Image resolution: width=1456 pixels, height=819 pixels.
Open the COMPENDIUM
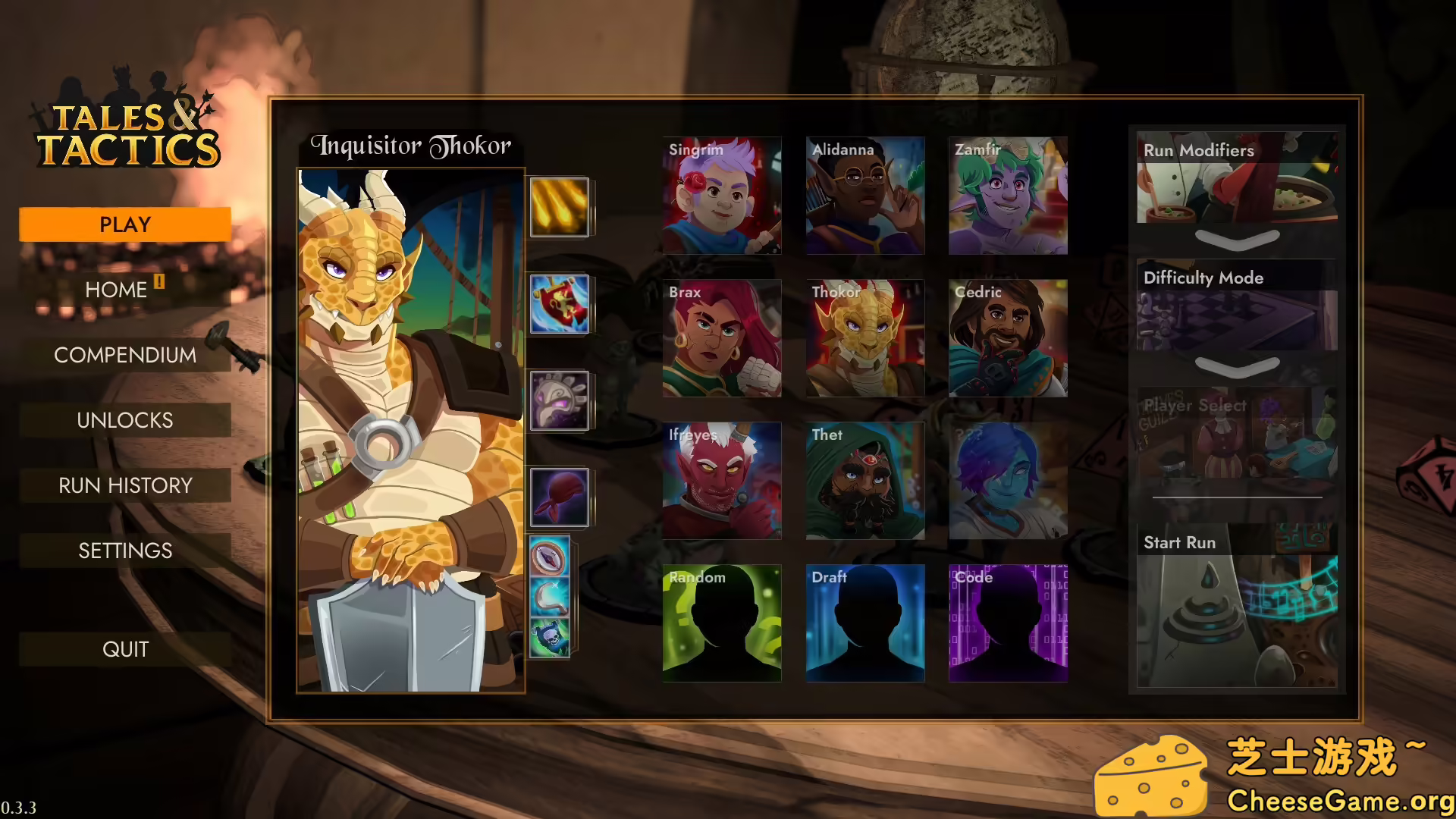[125, 355]
